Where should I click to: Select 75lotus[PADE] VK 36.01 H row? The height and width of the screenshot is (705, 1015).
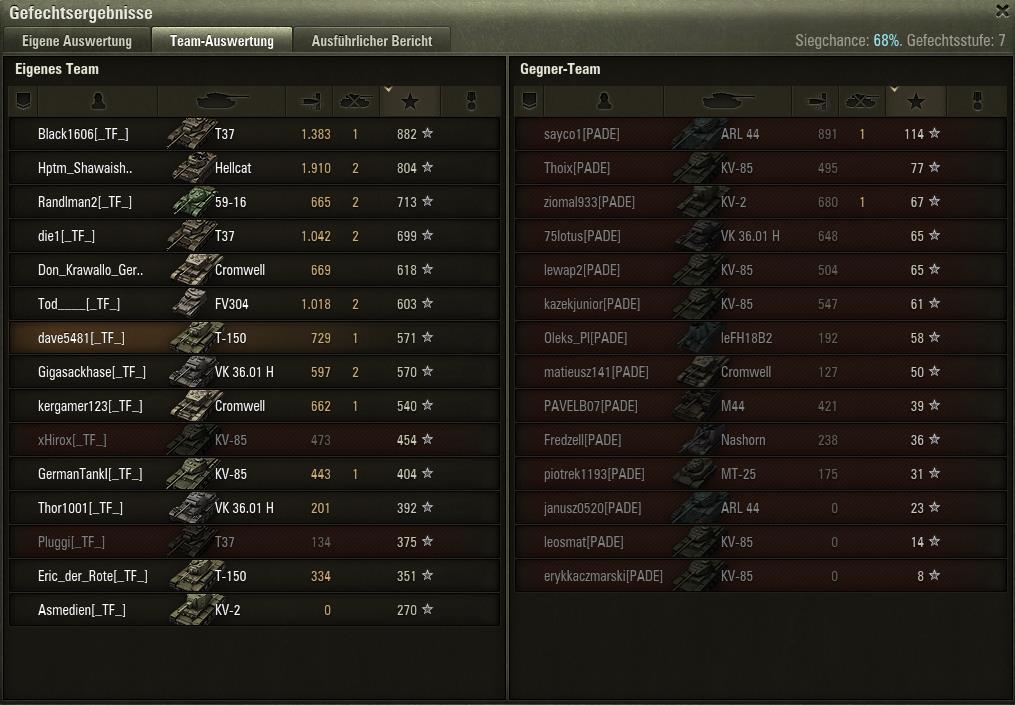[582, 236]
